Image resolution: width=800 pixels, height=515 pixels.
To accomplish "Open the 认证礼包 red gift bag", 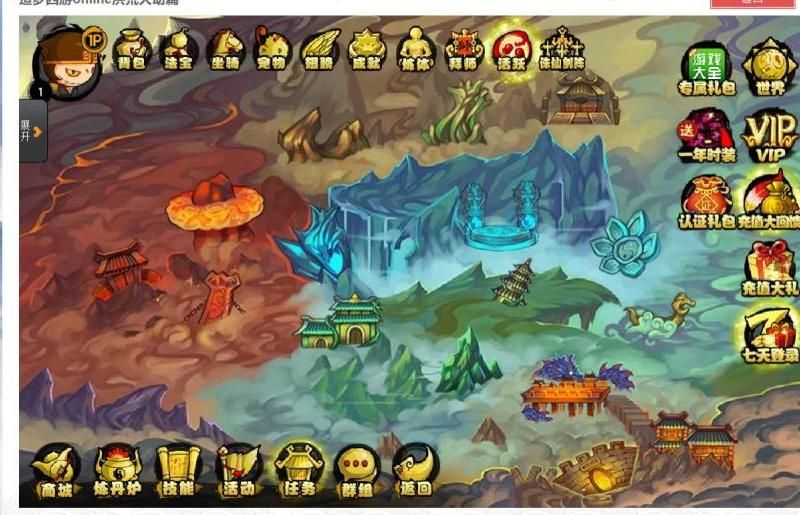I will tap(706, 202).
